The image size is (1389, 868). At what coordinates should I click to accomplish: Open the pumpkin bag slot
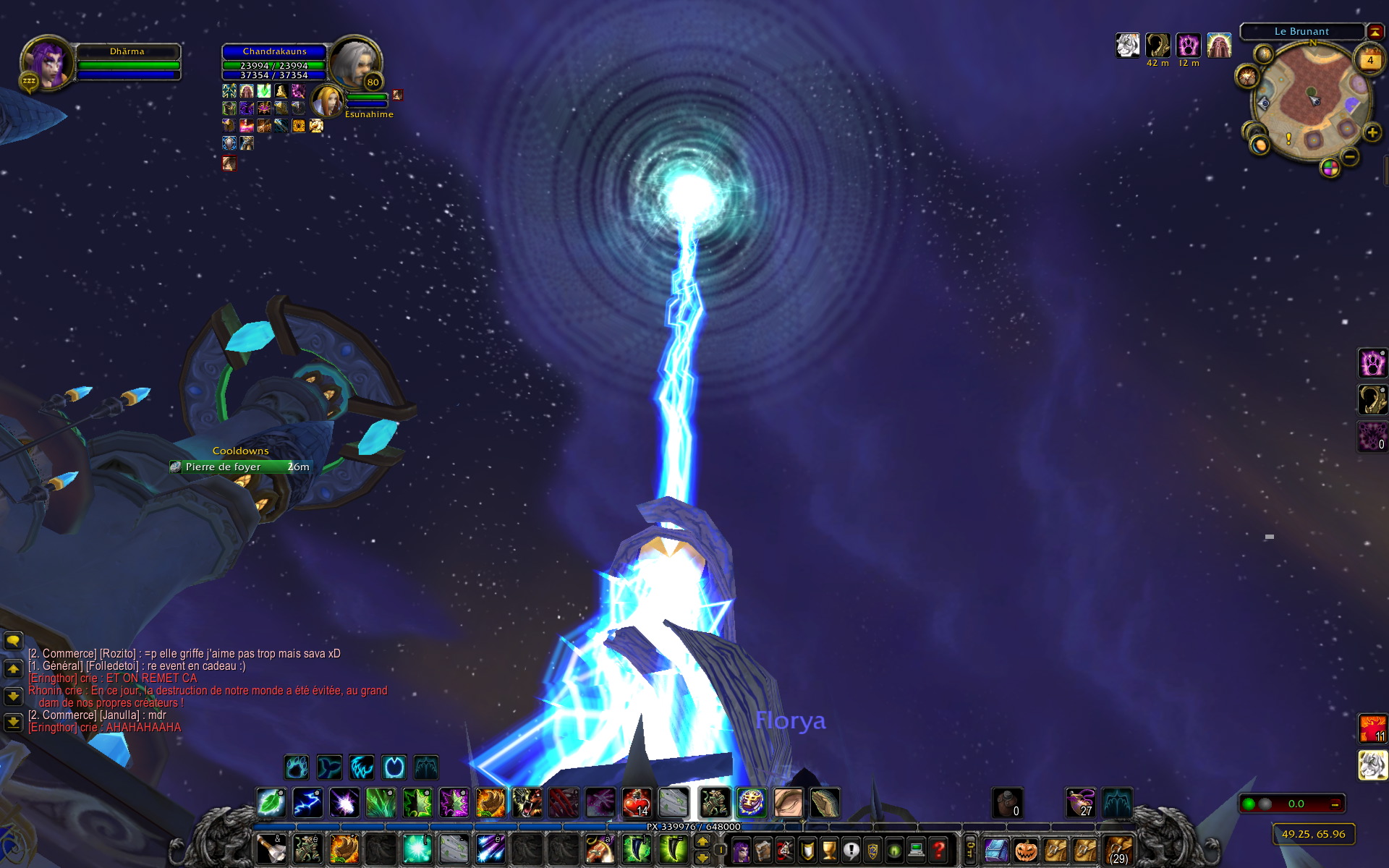[1026, 850]
